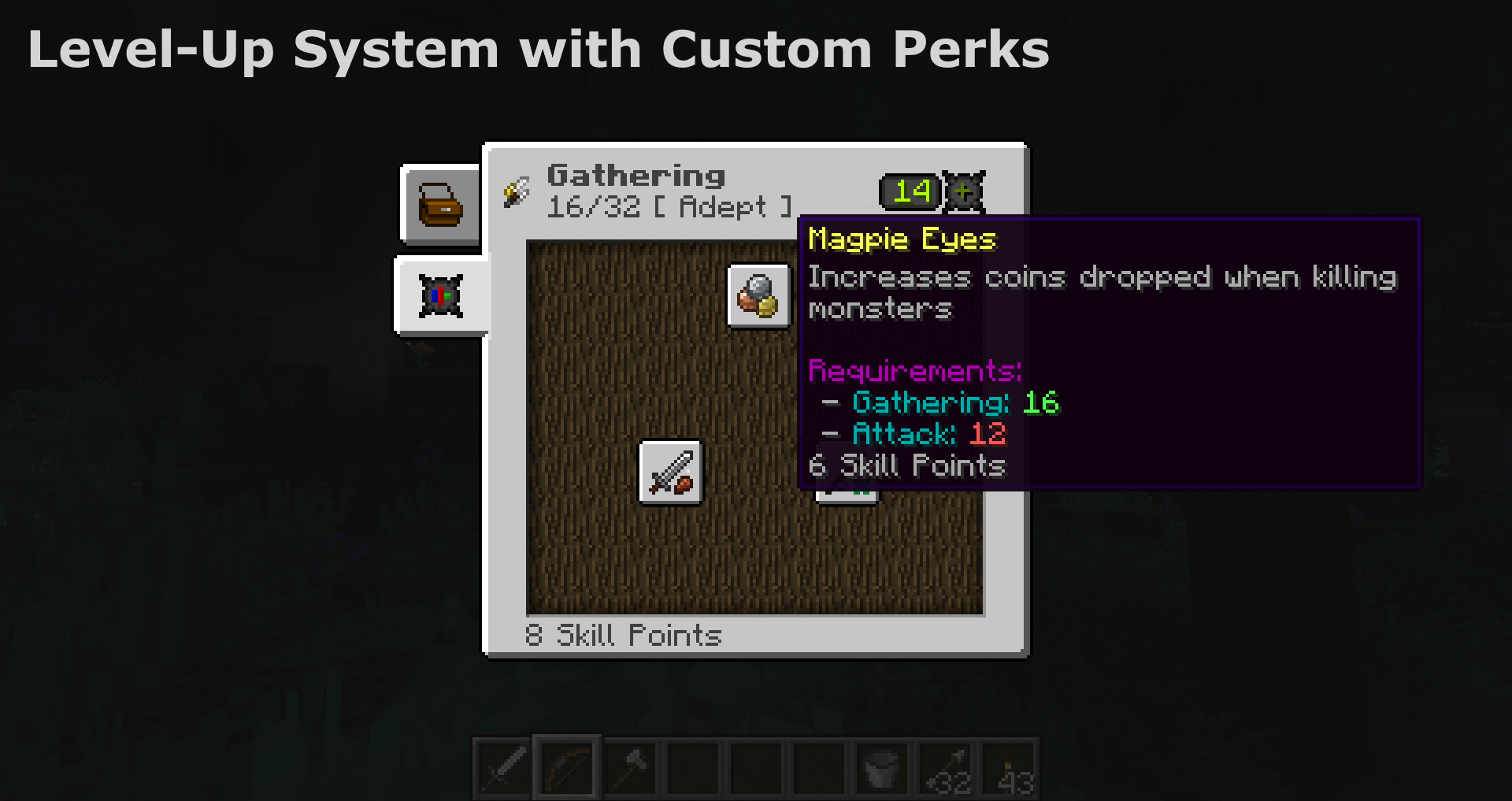Viewport: 1512px width, 801px height.
Task: Open the satchel inventory tab
Action: (441, 206)
